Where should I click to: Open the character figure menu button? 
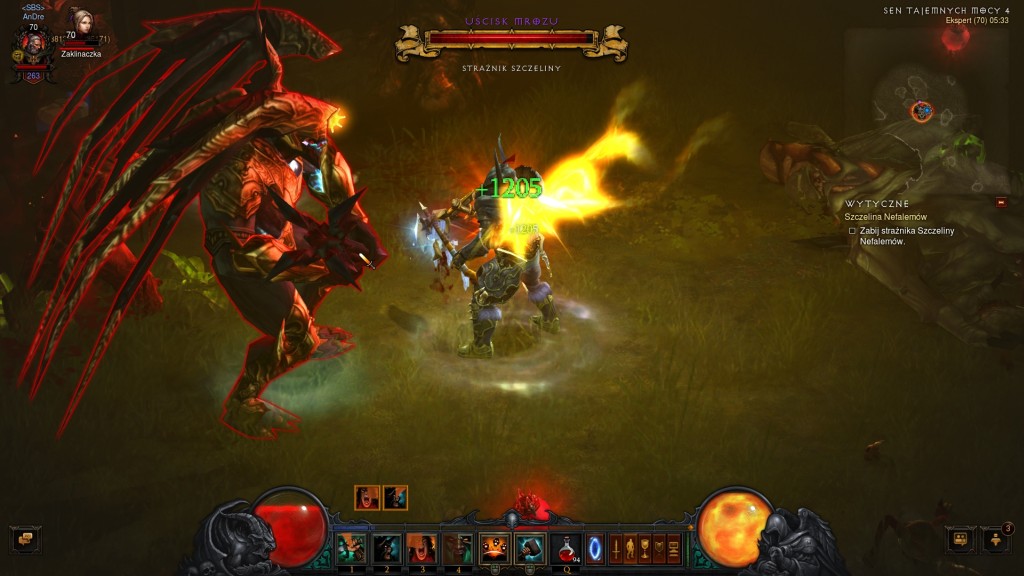pos(630,548)
